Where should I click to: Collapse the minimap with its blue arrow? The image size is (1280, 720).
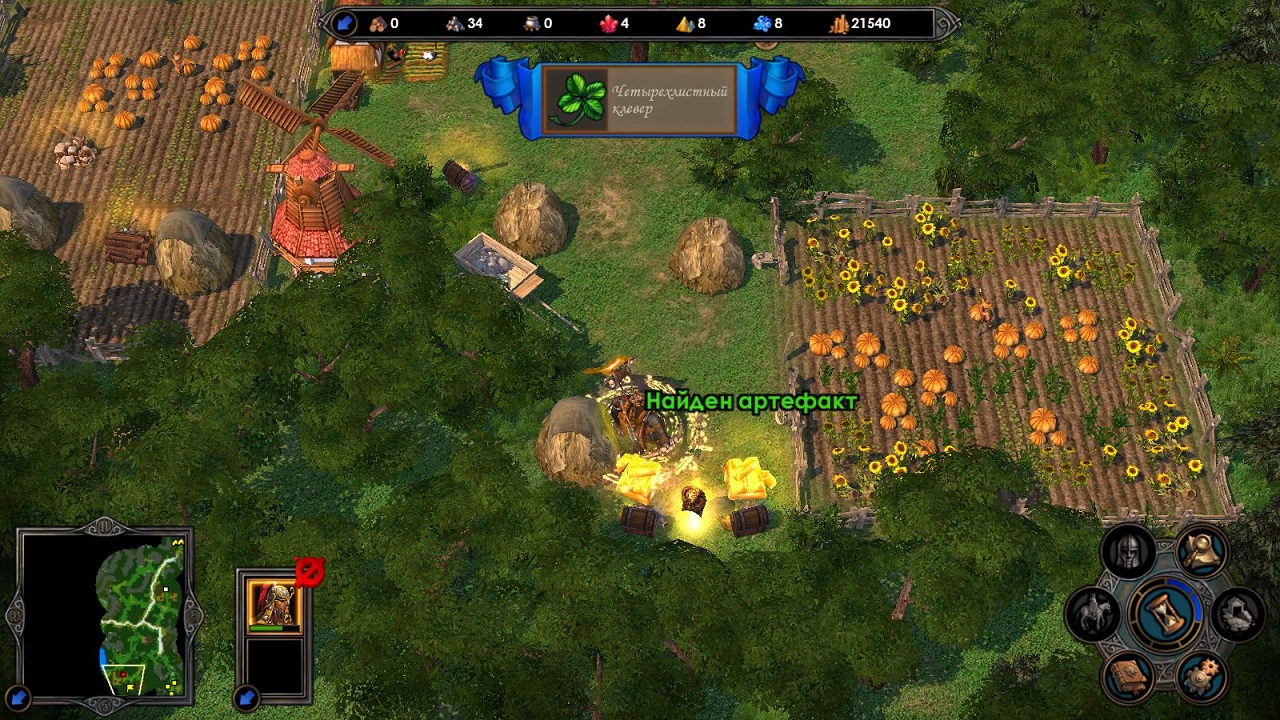point(18,697)
